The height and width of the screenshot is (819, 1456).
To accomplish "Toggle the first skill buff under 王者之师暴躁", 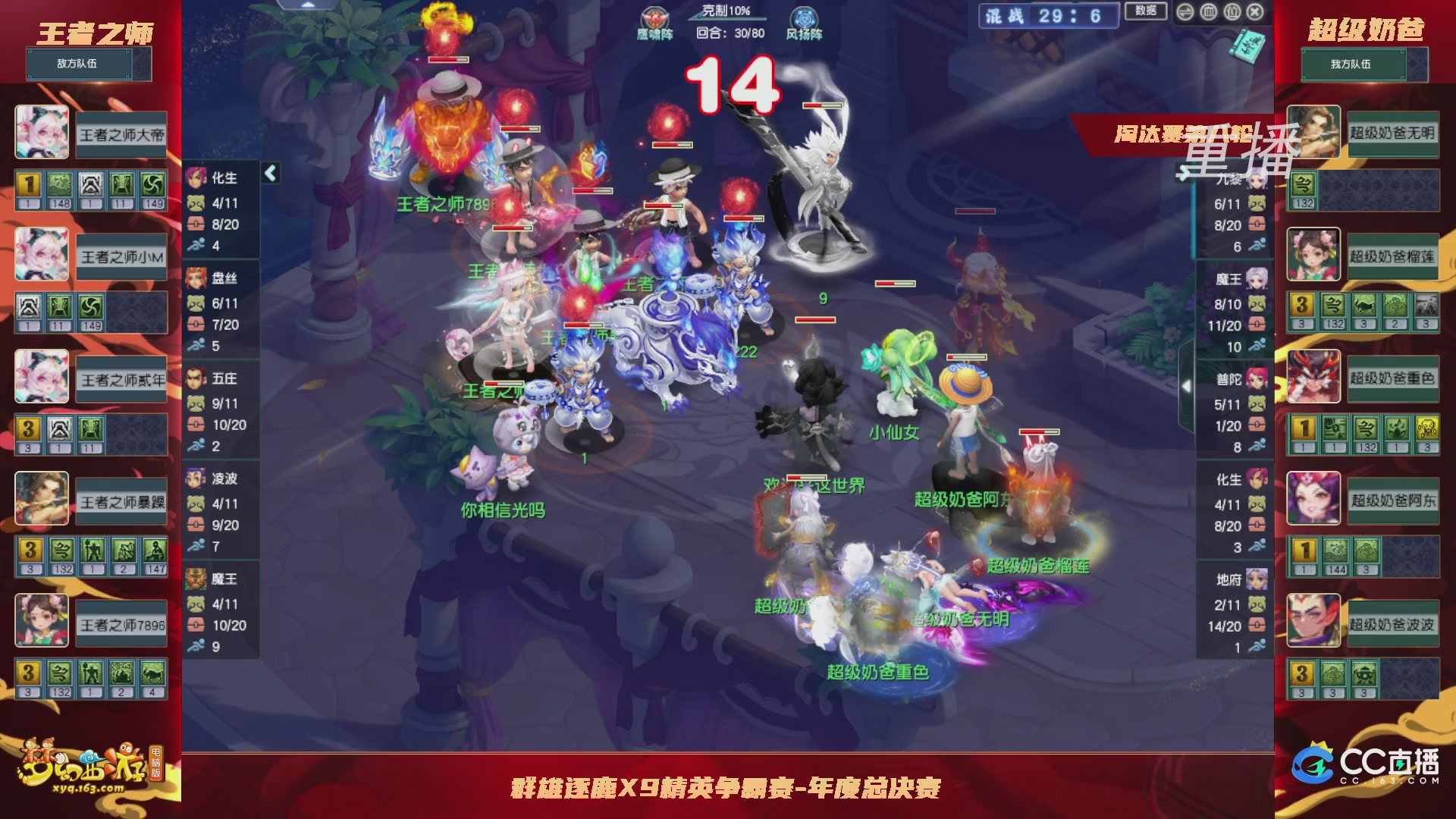I will pos(30,551).
